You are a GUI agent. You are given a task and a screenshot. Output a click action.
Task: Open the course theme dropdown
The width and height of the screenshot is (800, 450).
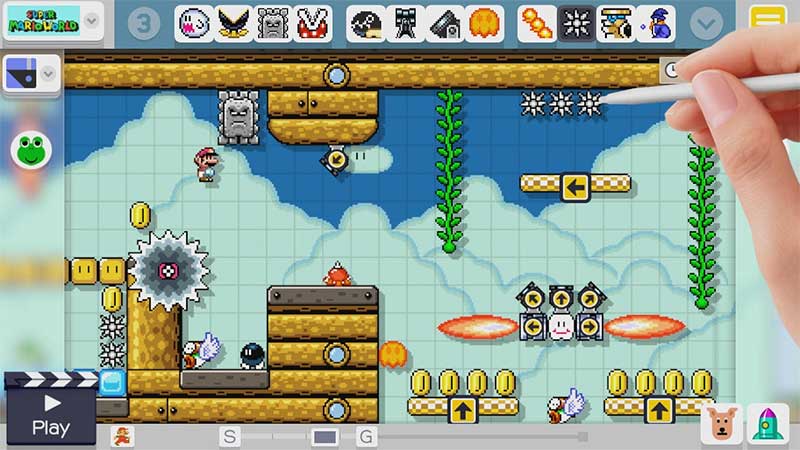(x=31, y=71)
